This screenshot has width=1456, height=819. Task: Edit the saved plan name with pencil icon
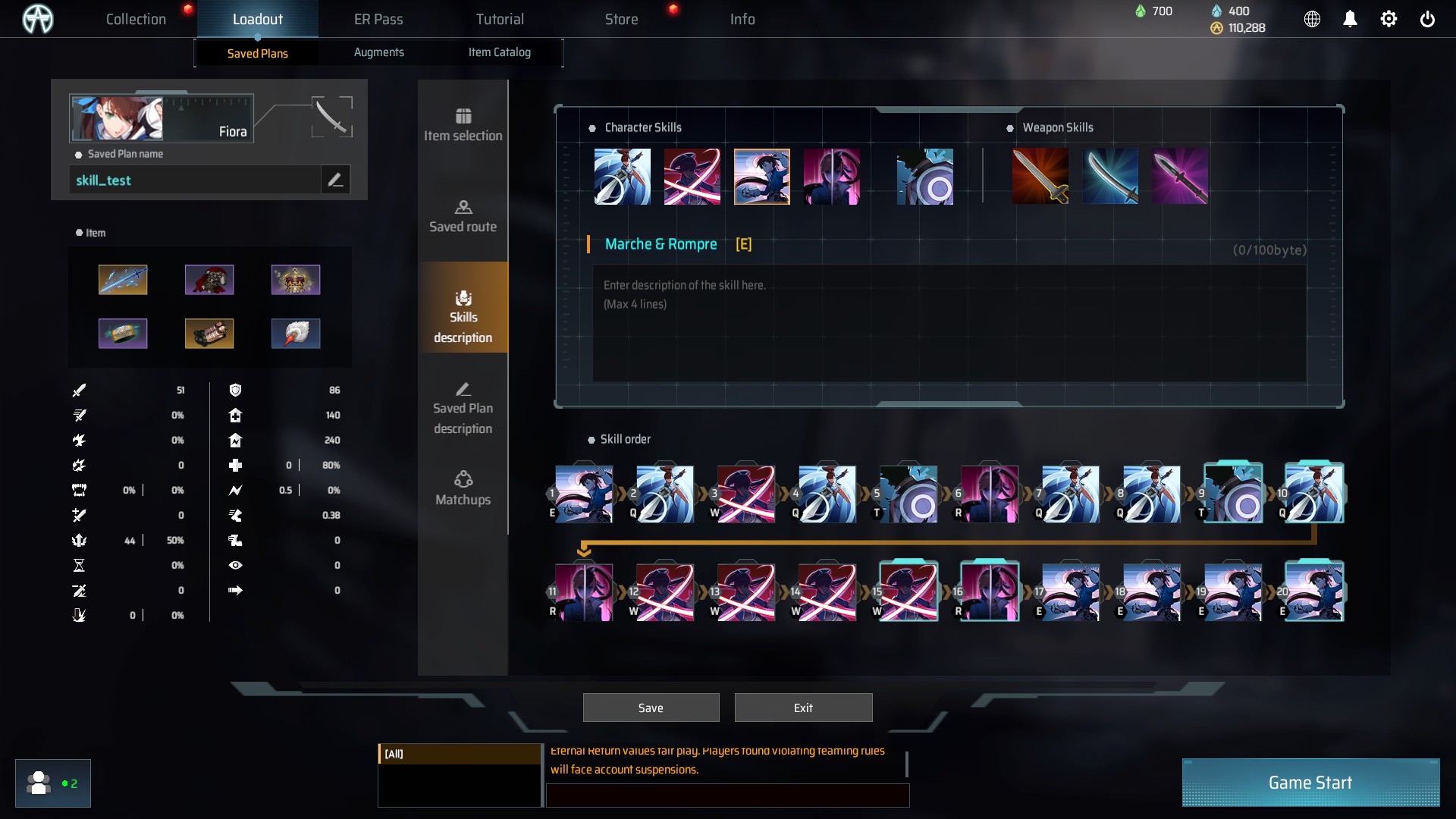pos(335,180)
